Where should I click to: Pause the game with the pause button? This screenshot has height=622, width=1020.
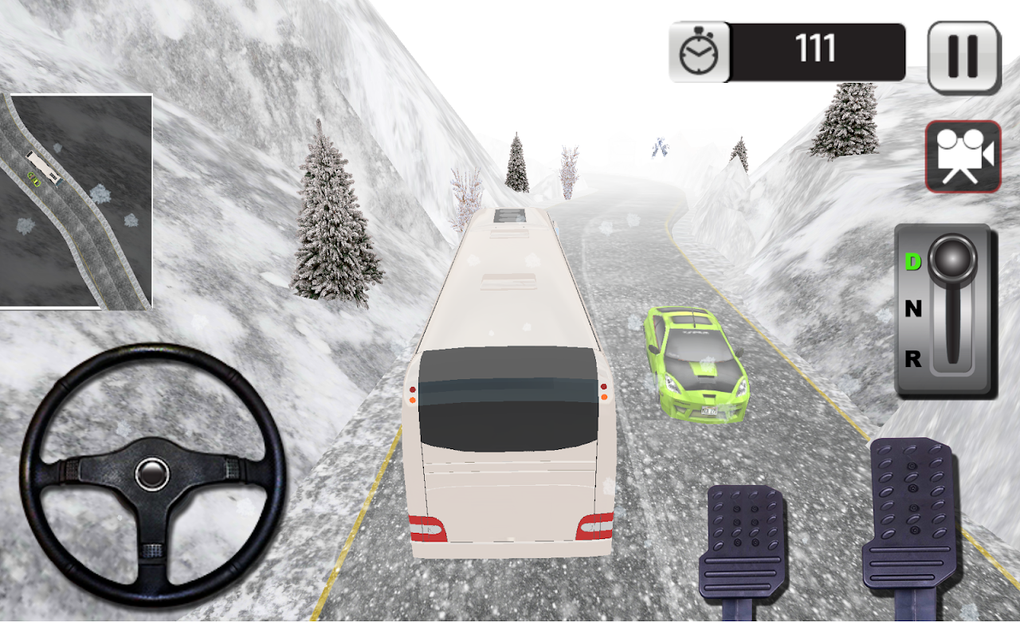(x=963, y=57)
